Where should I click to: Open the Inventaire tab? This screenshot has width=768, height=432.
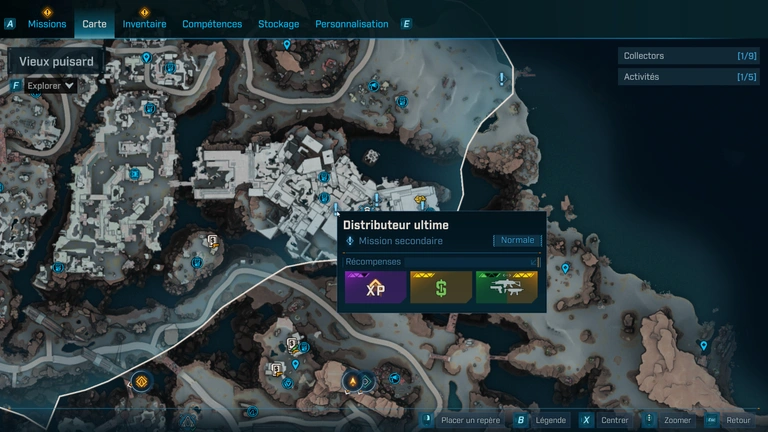click(x=144, y=23)
